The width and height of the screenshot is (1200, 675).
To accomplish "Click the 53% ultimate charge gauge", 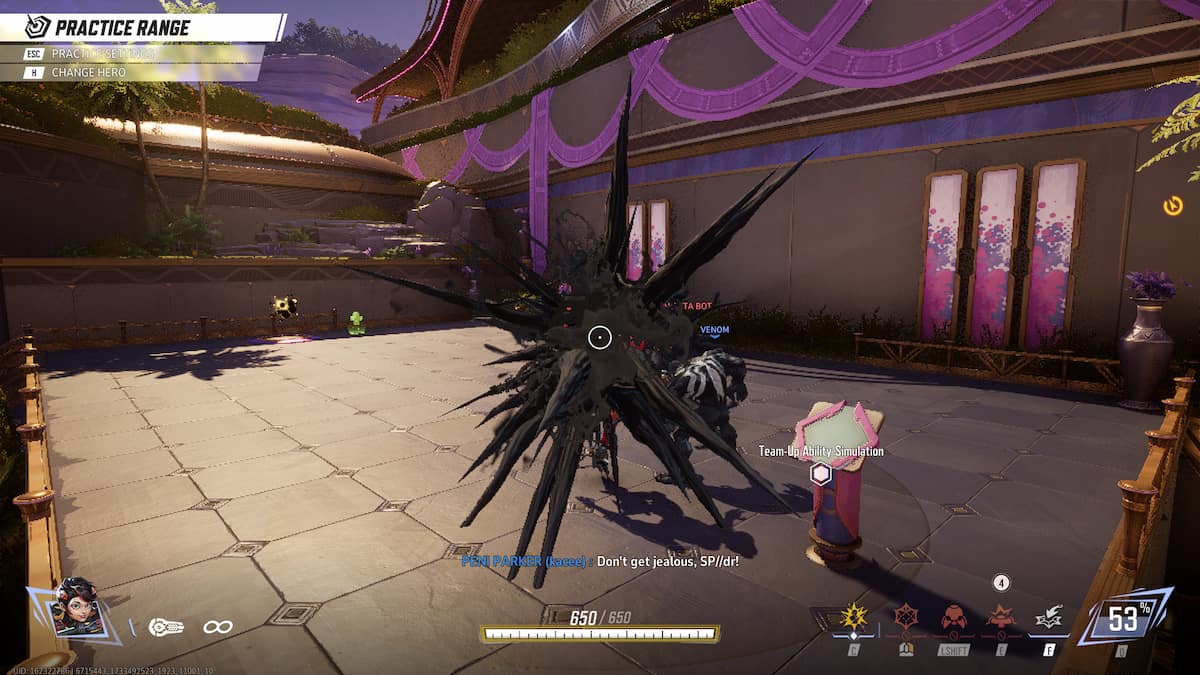I will [1123, 619].
